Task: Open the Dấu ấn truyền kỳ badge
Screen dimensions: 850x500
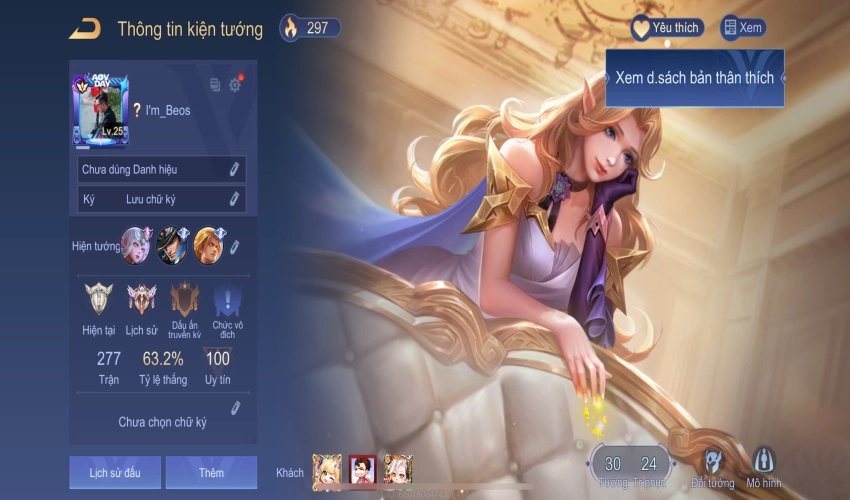Action: pos(185,299)
